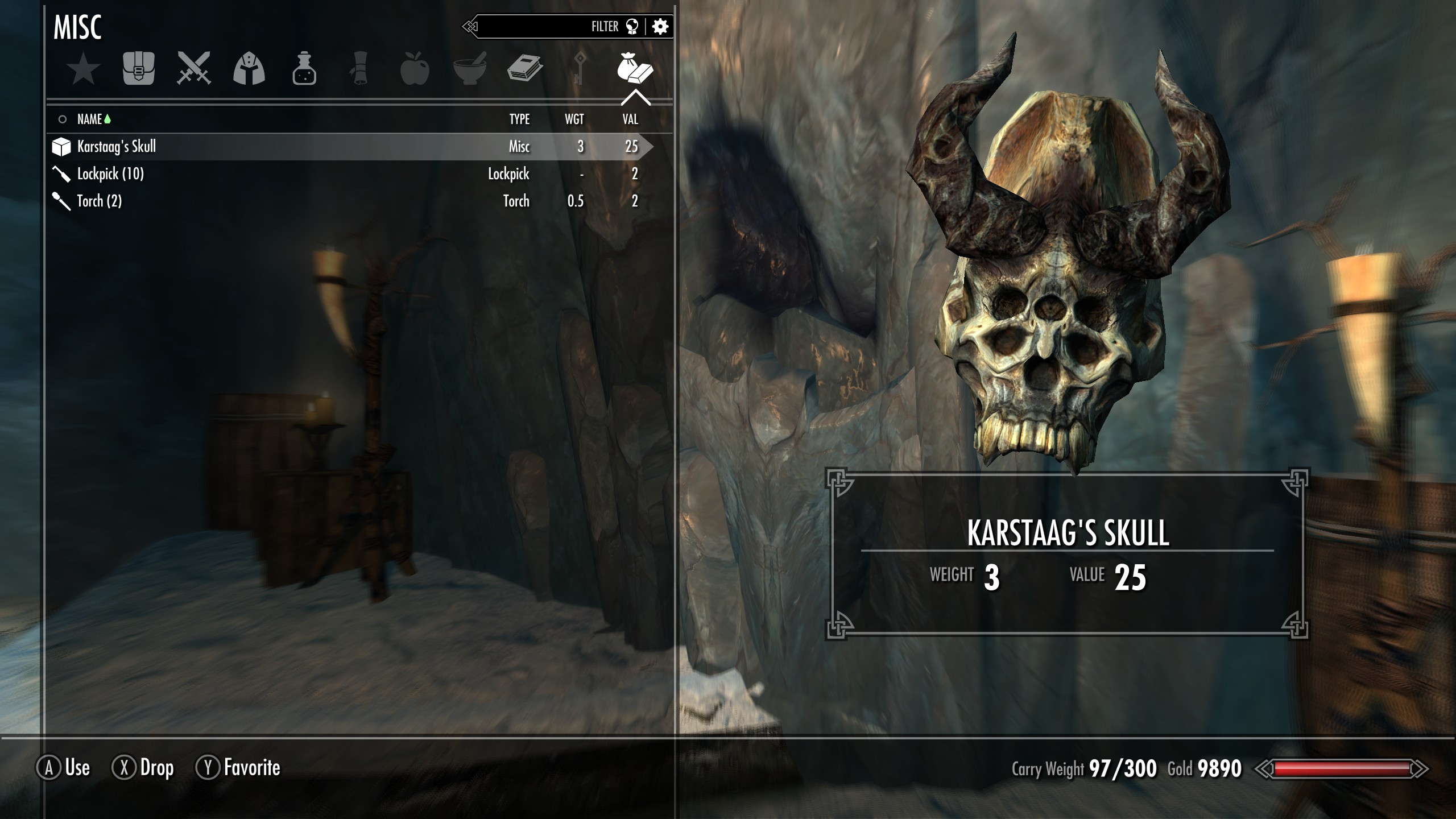Open the Potions bottle category
The image size is (1456, 819).
[x=304, y=69]
